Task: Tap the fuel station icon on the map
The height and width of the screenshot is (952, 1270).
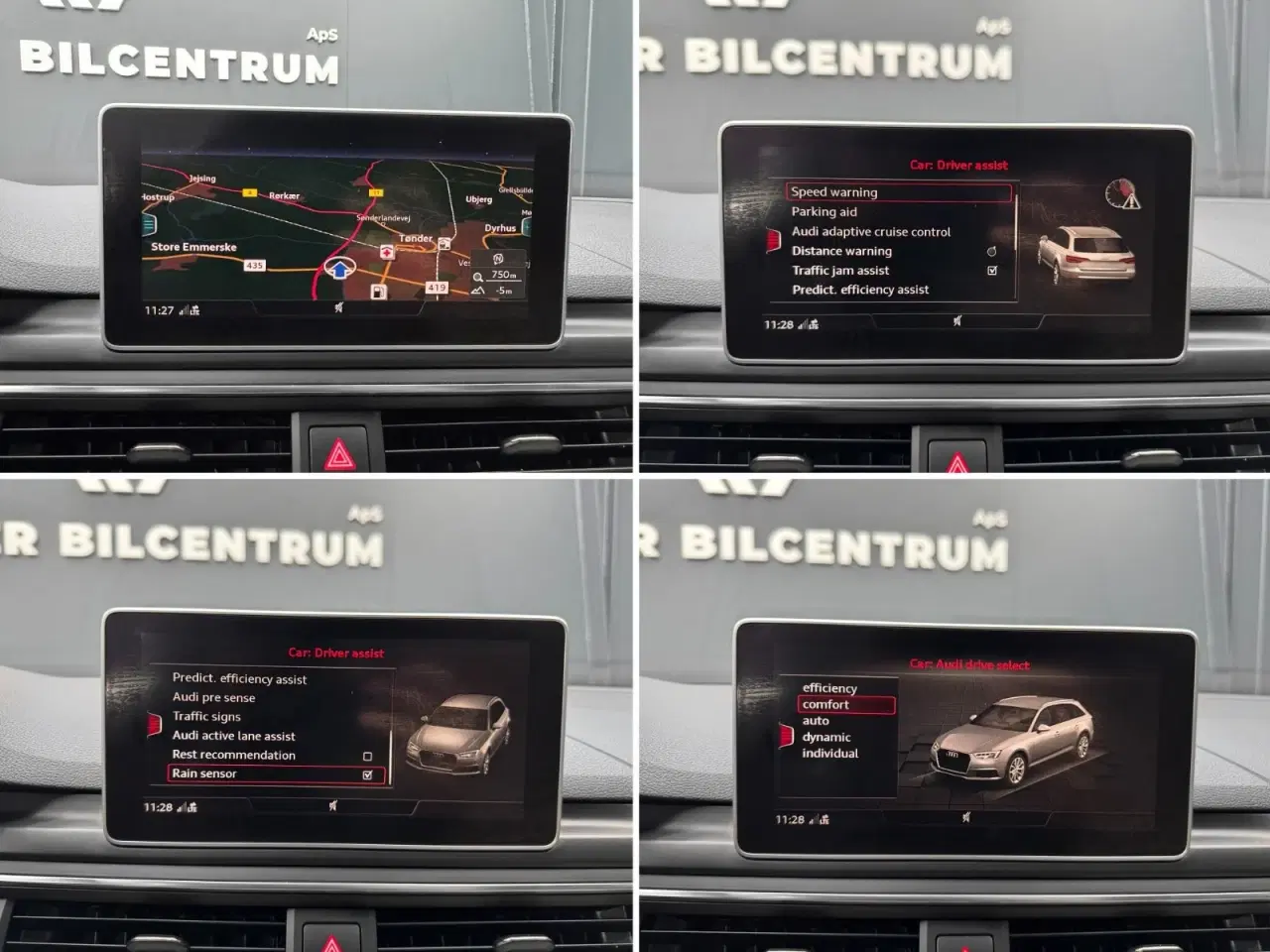Action: point(379,292)
